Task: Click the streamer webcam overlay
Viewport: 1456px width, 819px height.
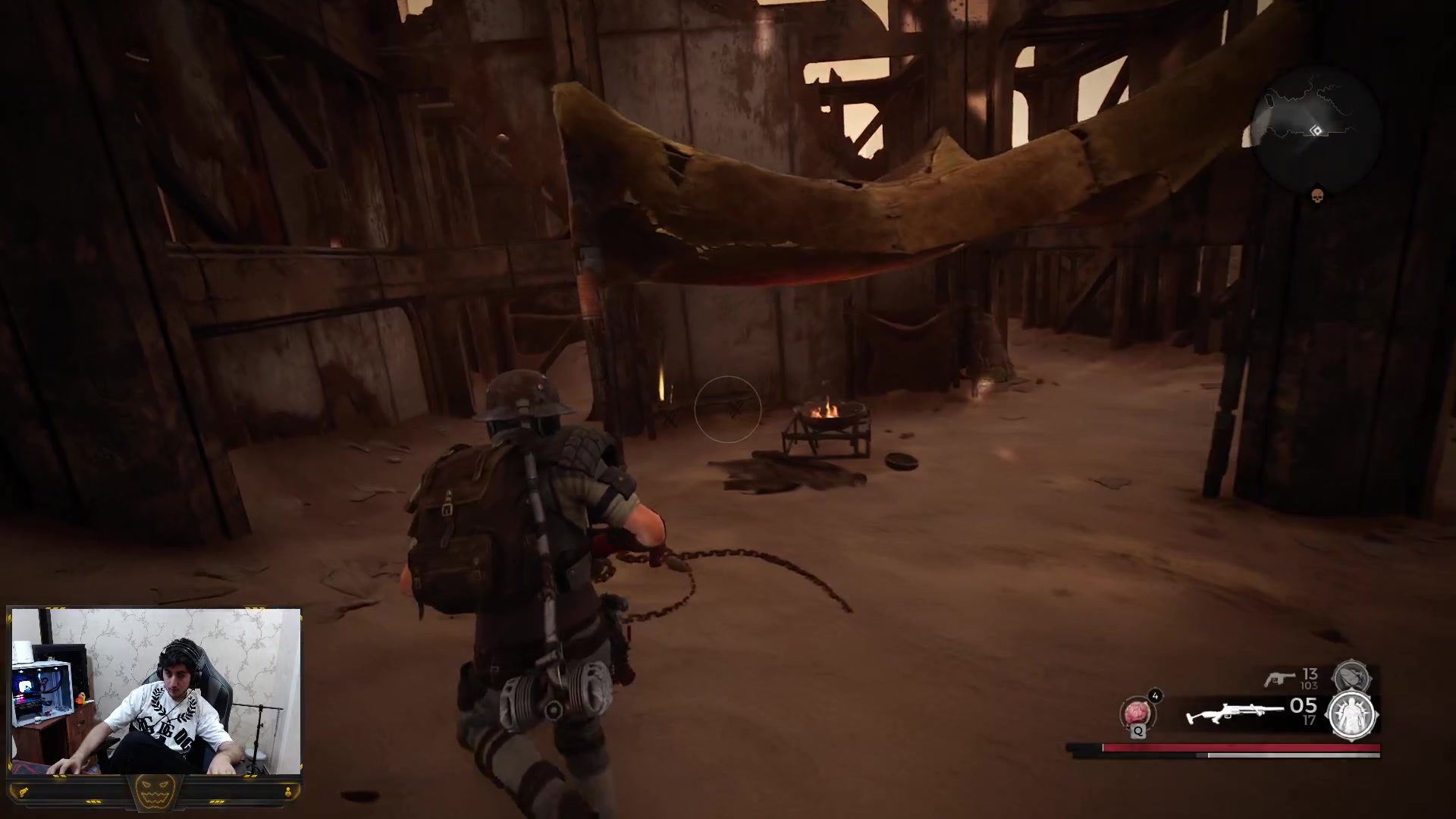Action: (155, 691)
